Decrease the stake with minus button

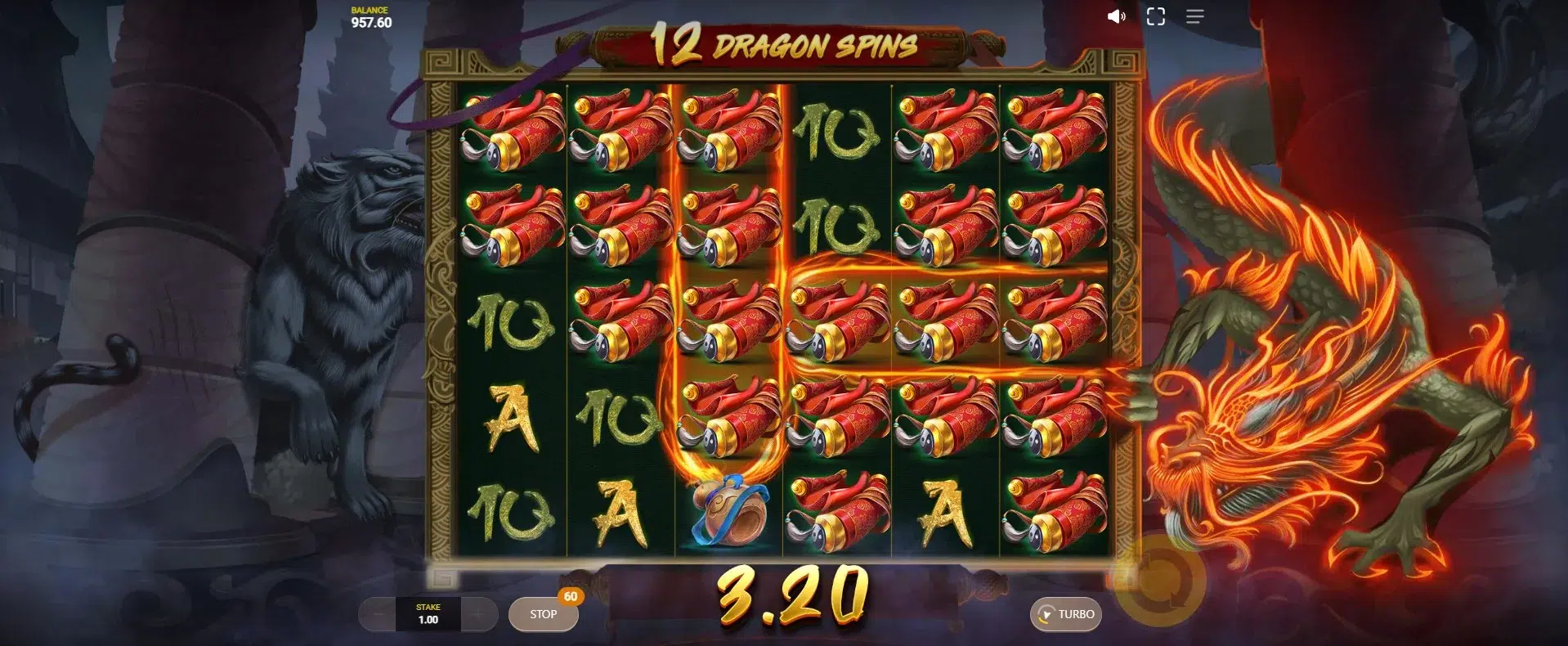pyautogui.click(x=377, y=614)
